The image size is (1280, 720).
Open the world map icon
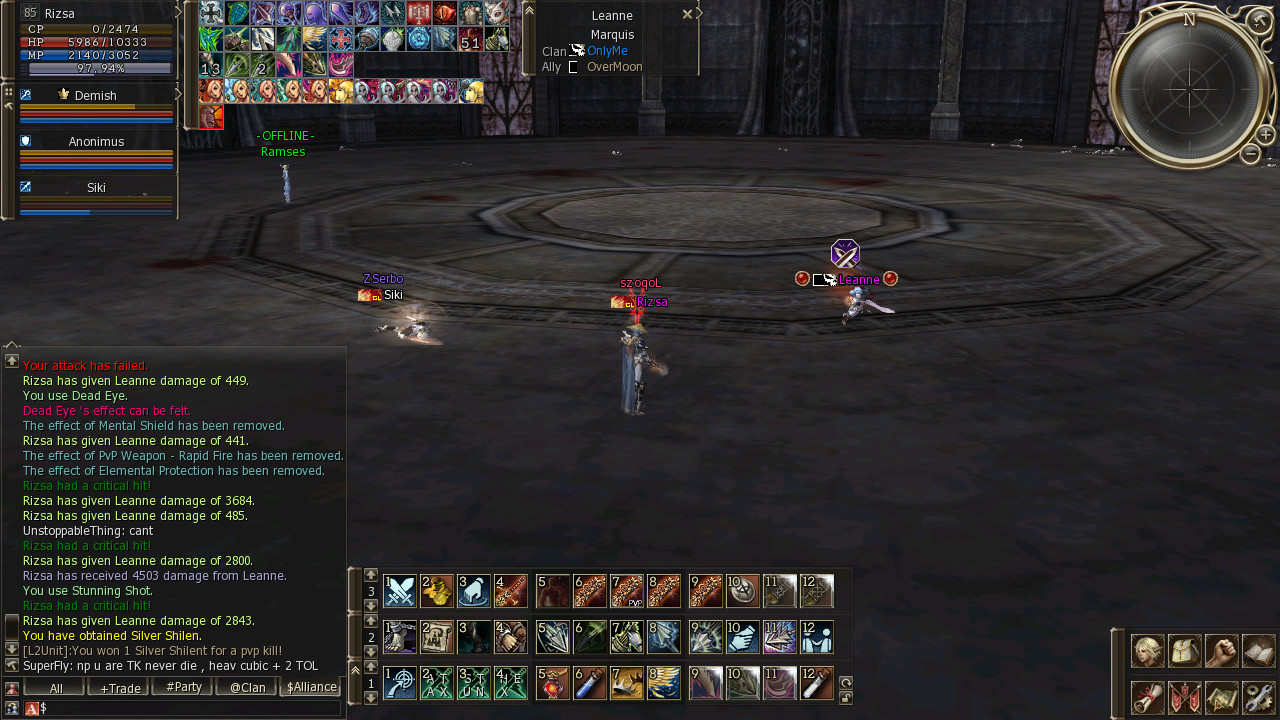coord(1221,697)
